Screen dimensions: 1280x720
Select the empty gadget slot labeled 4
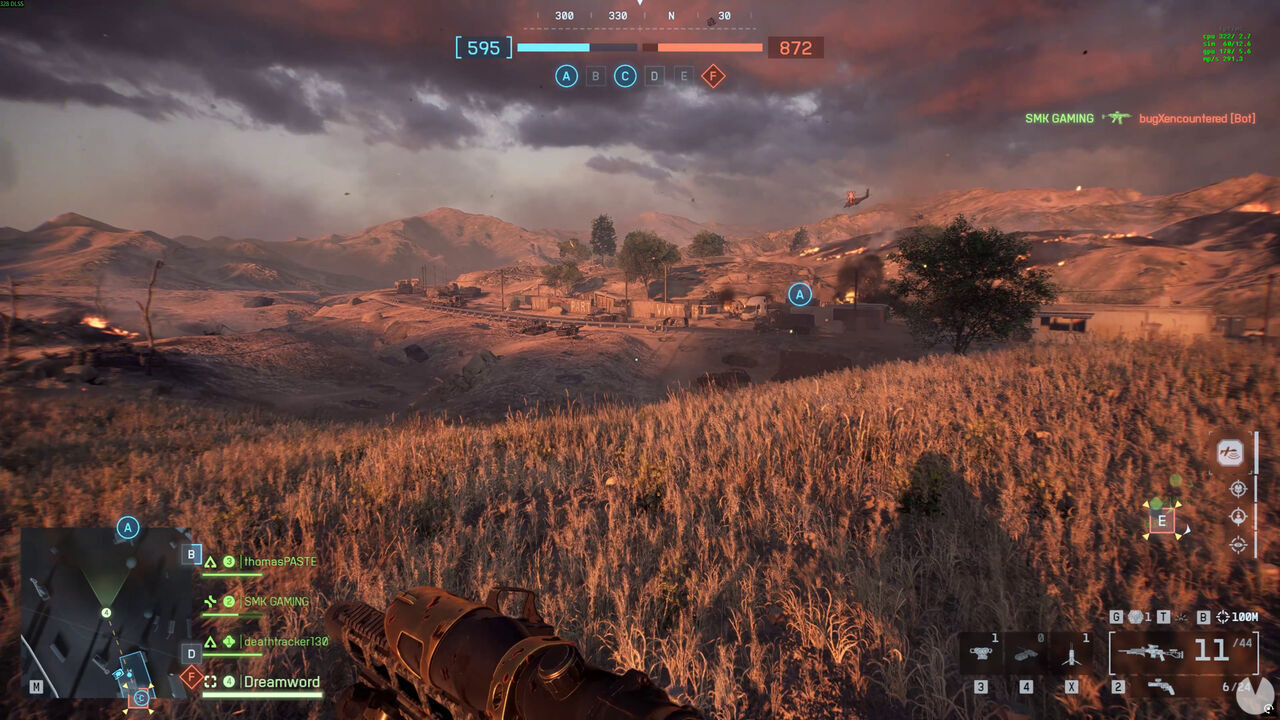pyautogui.click(x=1026, y=653)
